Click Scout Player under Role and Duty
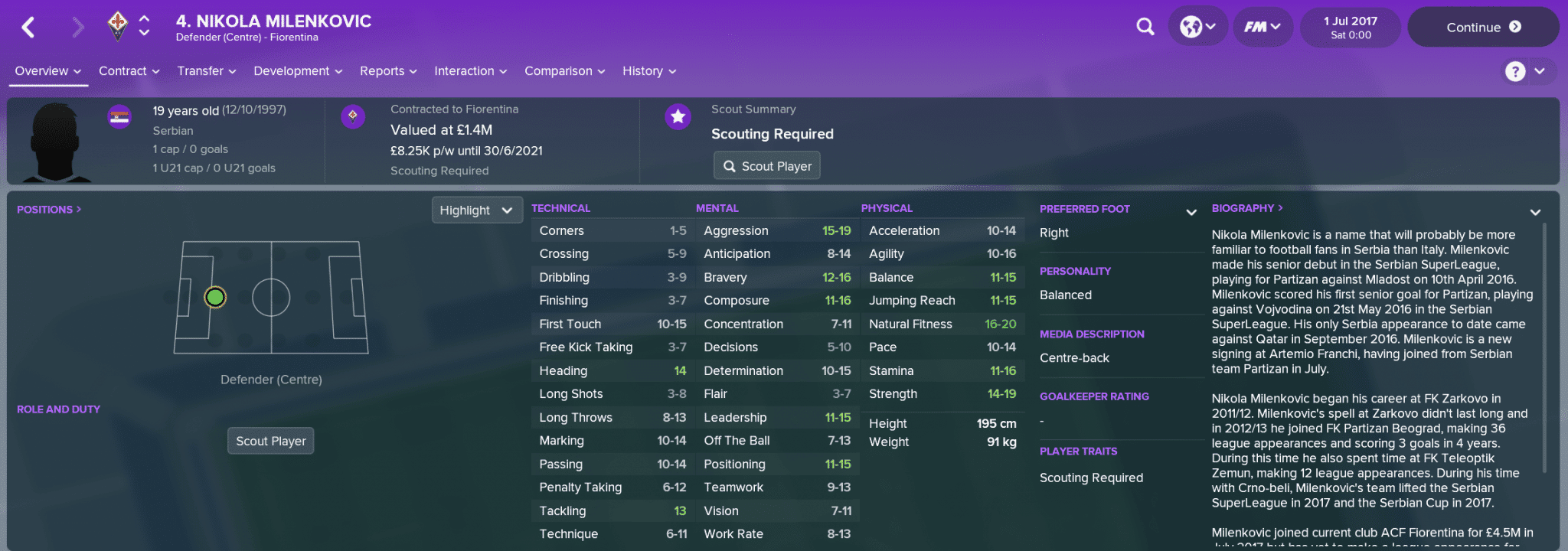Screen dimensions: 1568x551 point(270,441)
